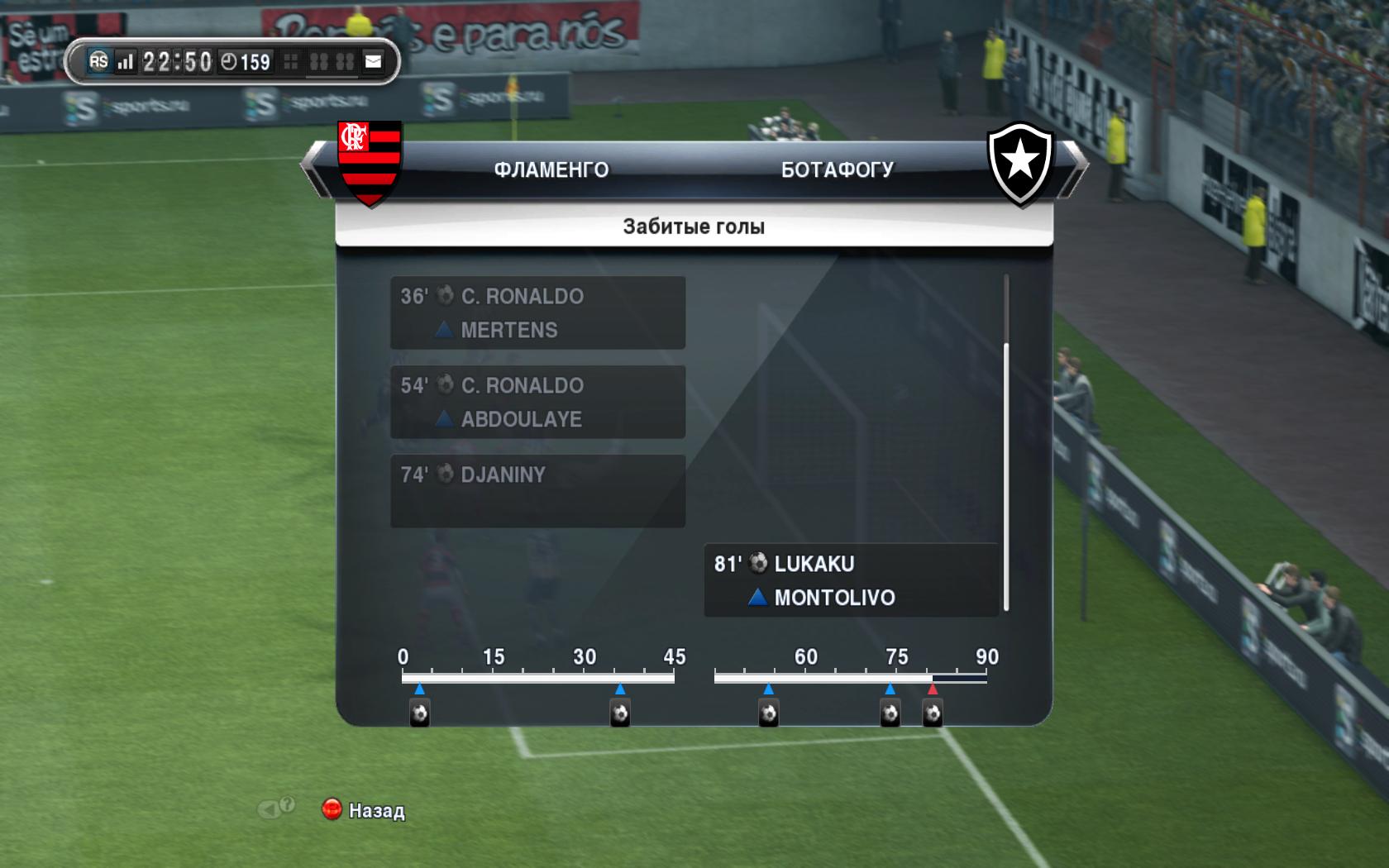Switch to previous stats page arrow
Viewport: 1389px width, 868px height.
coord(313,169)
